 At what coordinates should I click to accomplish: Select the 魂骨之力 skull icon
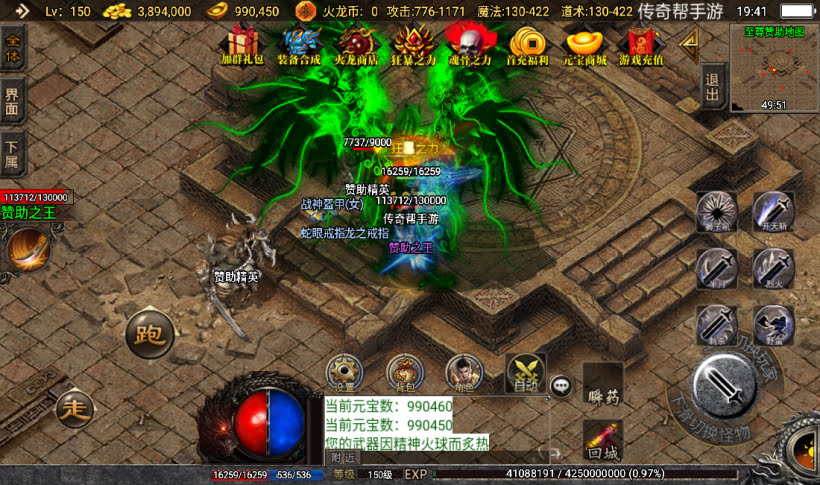[468, 44]
